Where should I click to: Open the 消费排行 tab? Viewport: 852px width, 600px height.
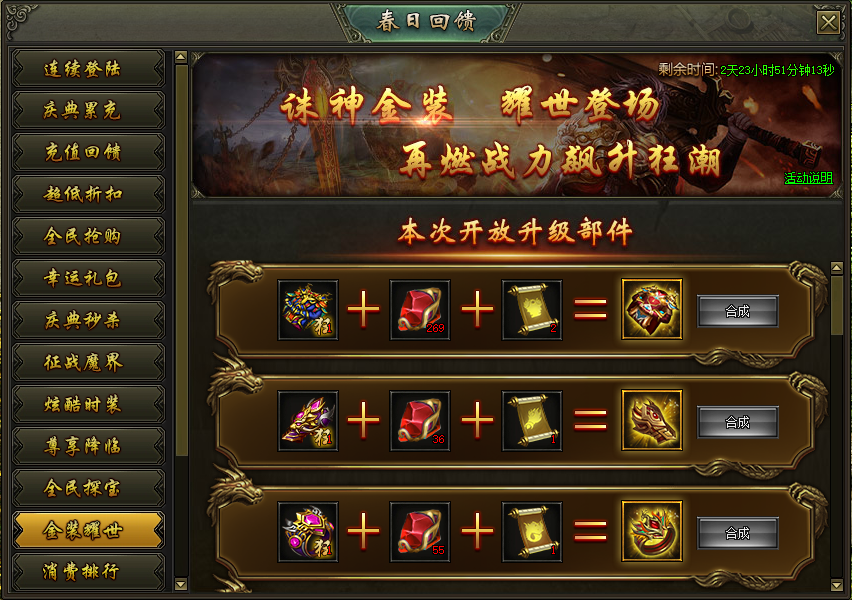click(88, 572)
